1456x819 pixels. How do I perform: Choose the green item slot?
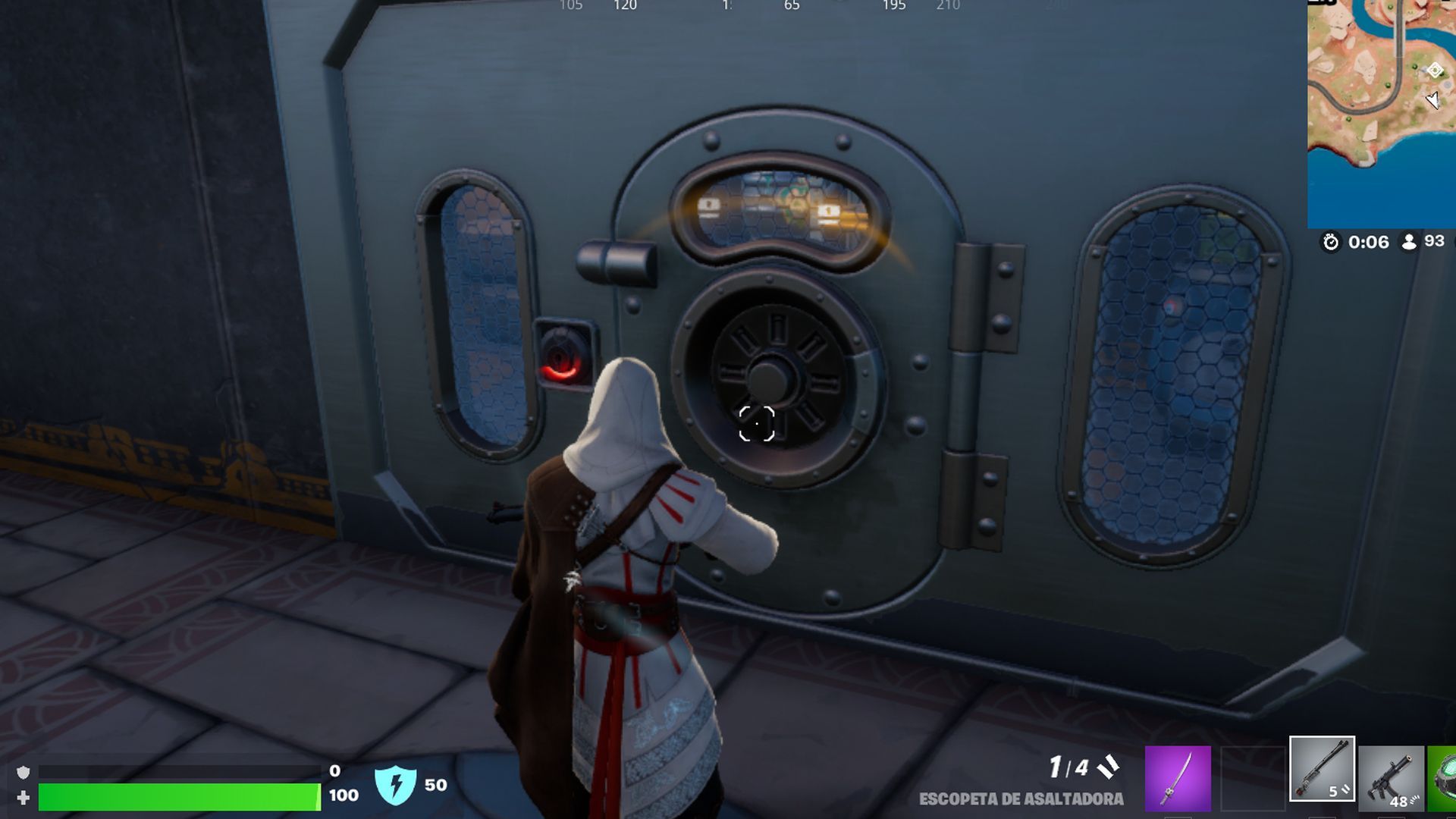click(x=1442, y=778)
